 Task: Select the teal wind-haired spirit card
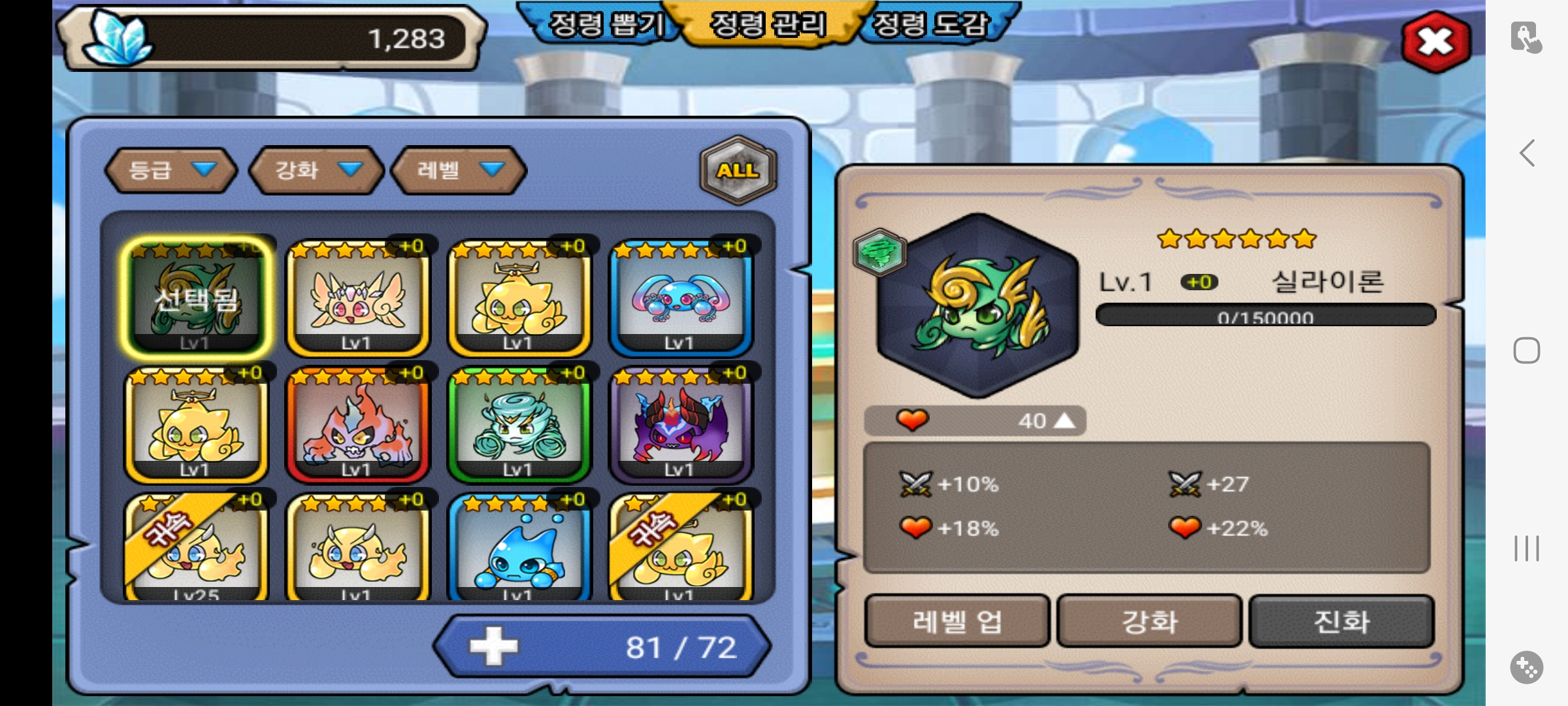pos(519,425)
